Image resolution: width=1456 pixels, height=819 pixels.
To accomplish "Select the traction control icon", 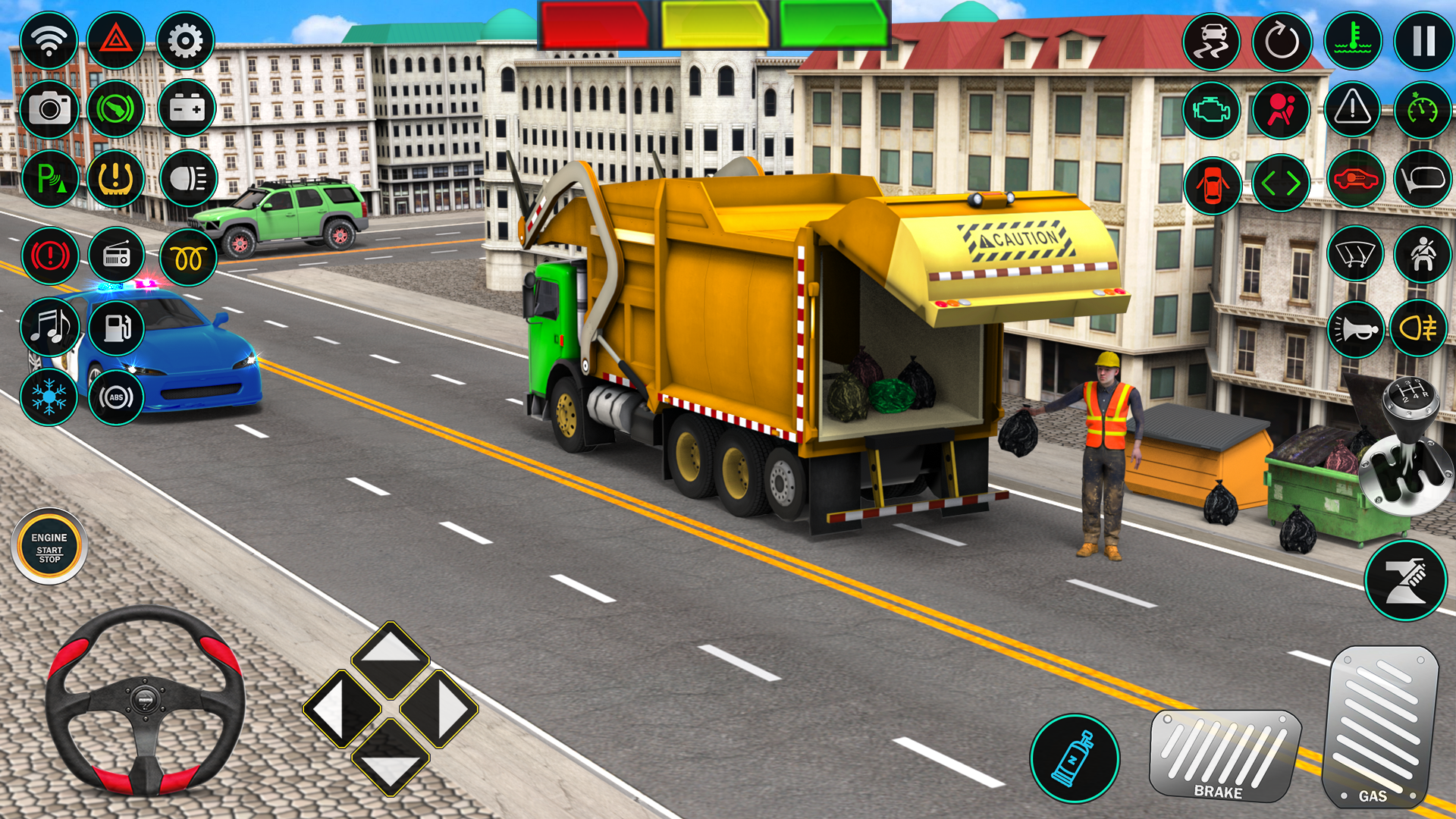I will point(1212,42).
